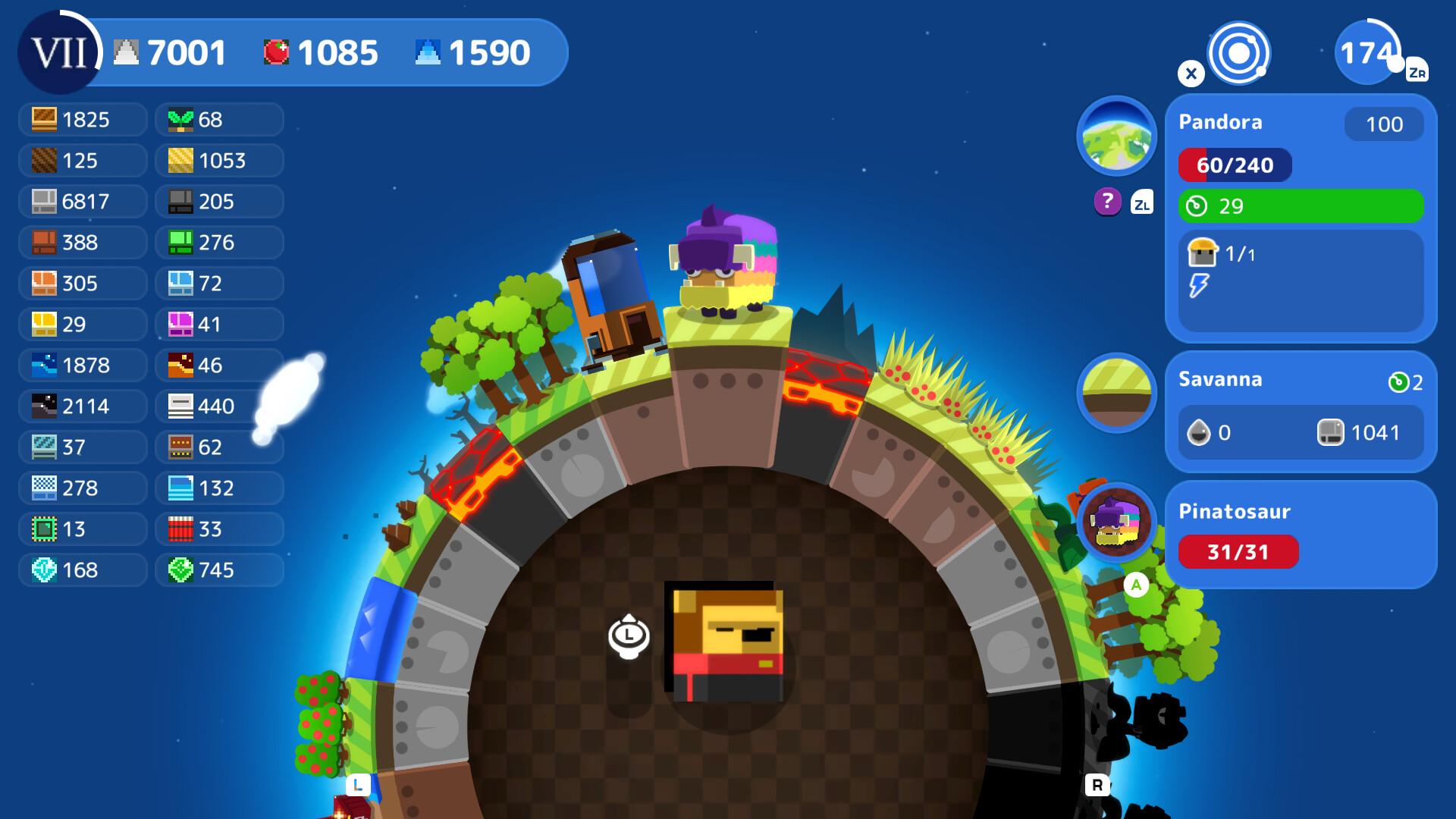Click the purple question mark help icon

pos(1107,202)
